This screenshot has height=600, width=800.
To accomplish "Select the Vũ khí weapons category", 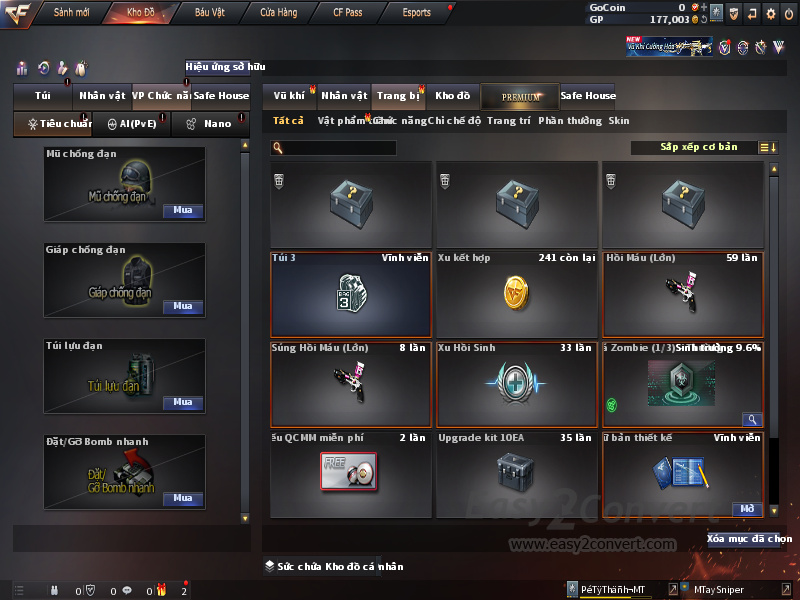I will click(x=289, y=96).
